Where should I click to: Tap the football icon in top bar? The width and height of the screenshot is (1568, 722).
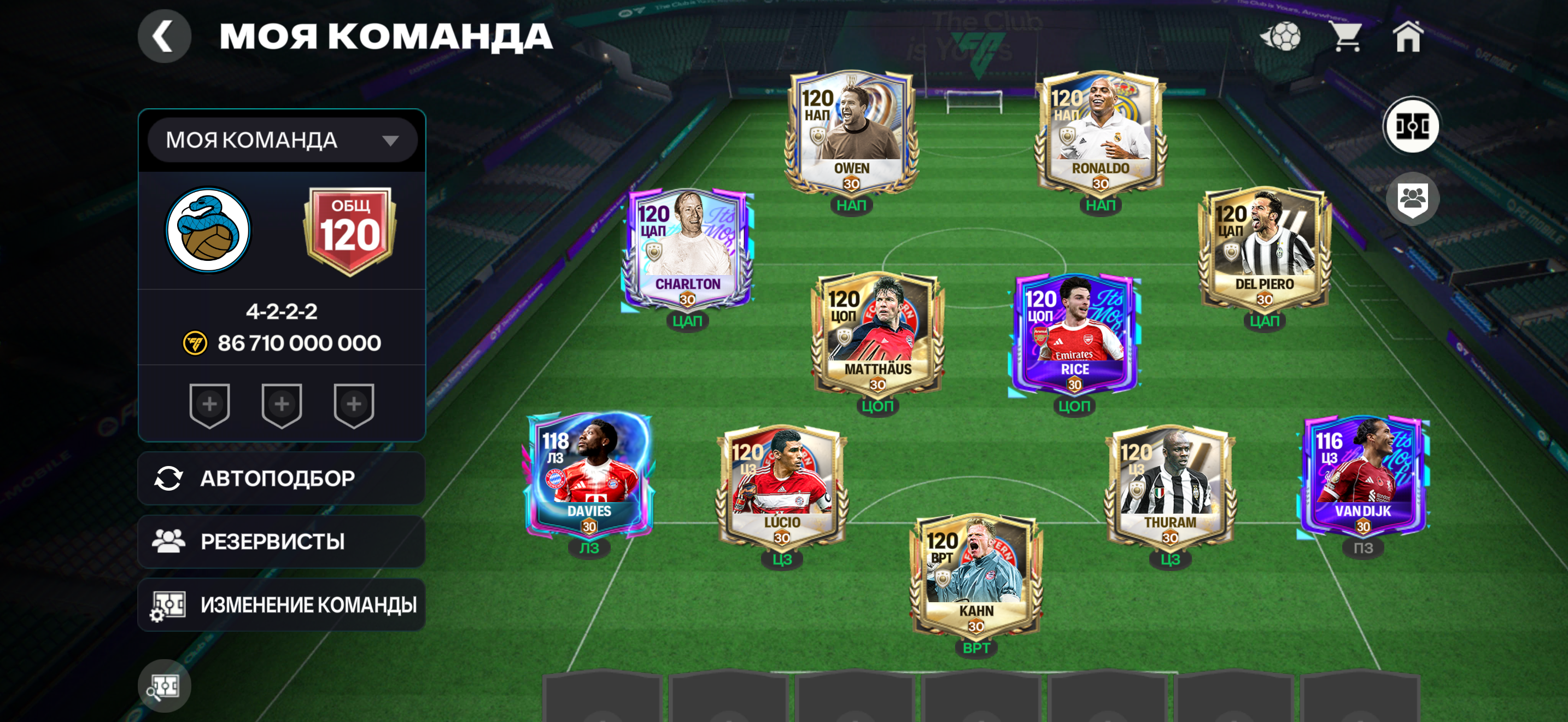click(1282, 37)
